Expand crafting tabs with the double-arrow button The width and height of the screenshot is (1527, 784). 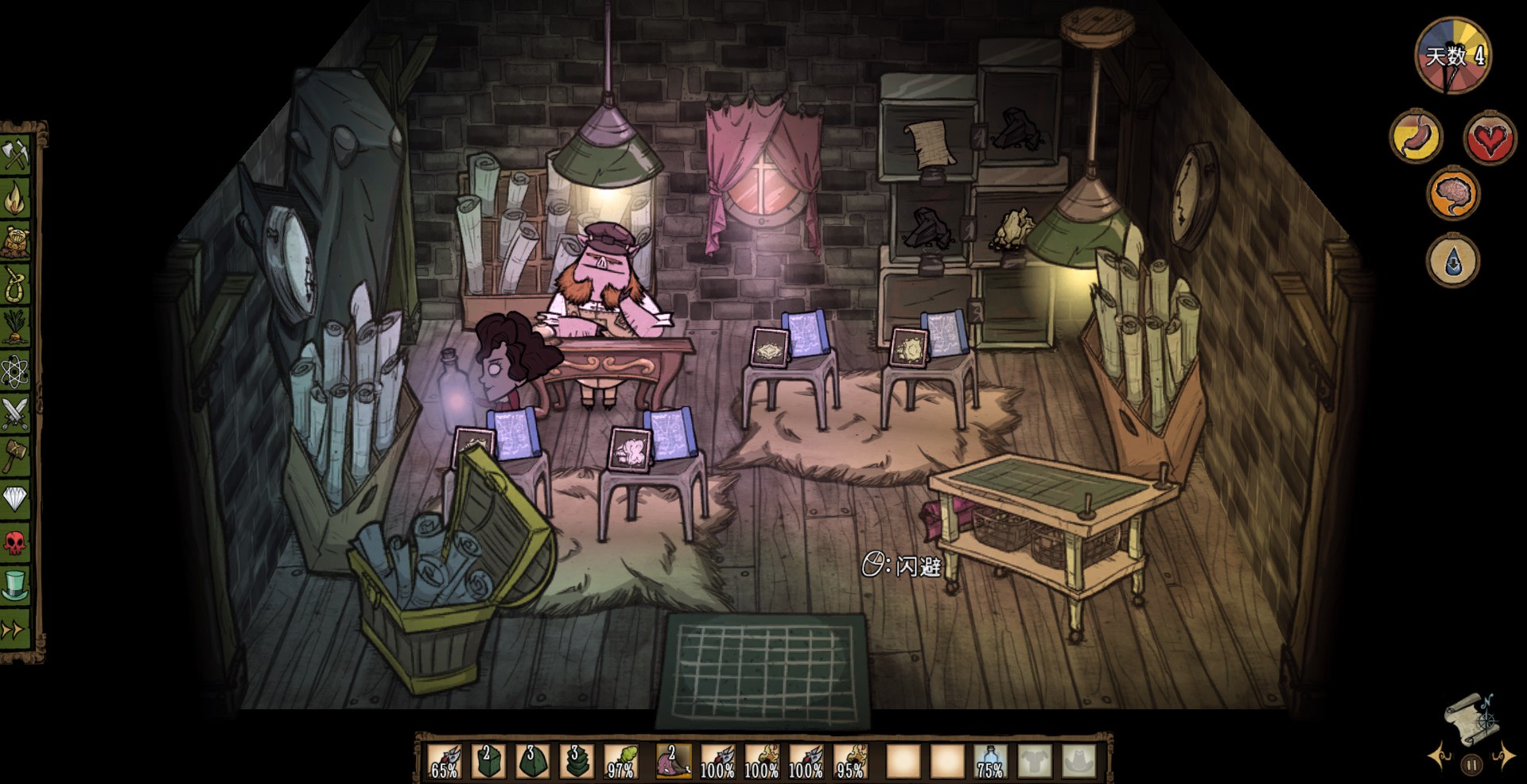14,630
